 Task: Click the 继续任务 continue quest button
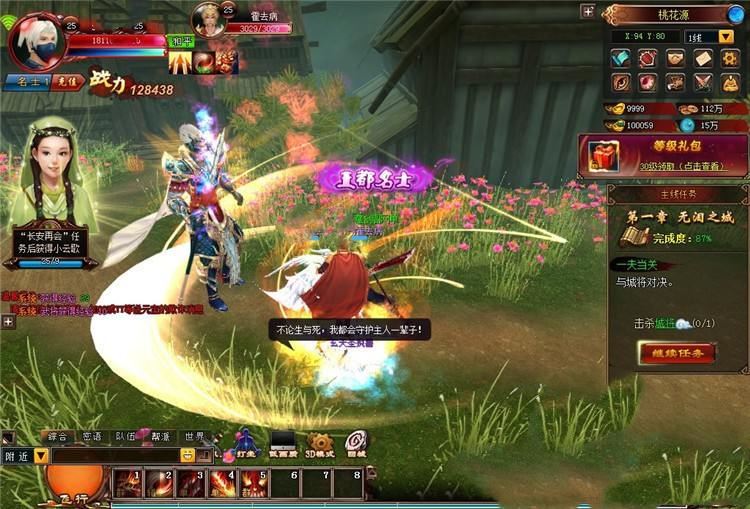(677, 352)
